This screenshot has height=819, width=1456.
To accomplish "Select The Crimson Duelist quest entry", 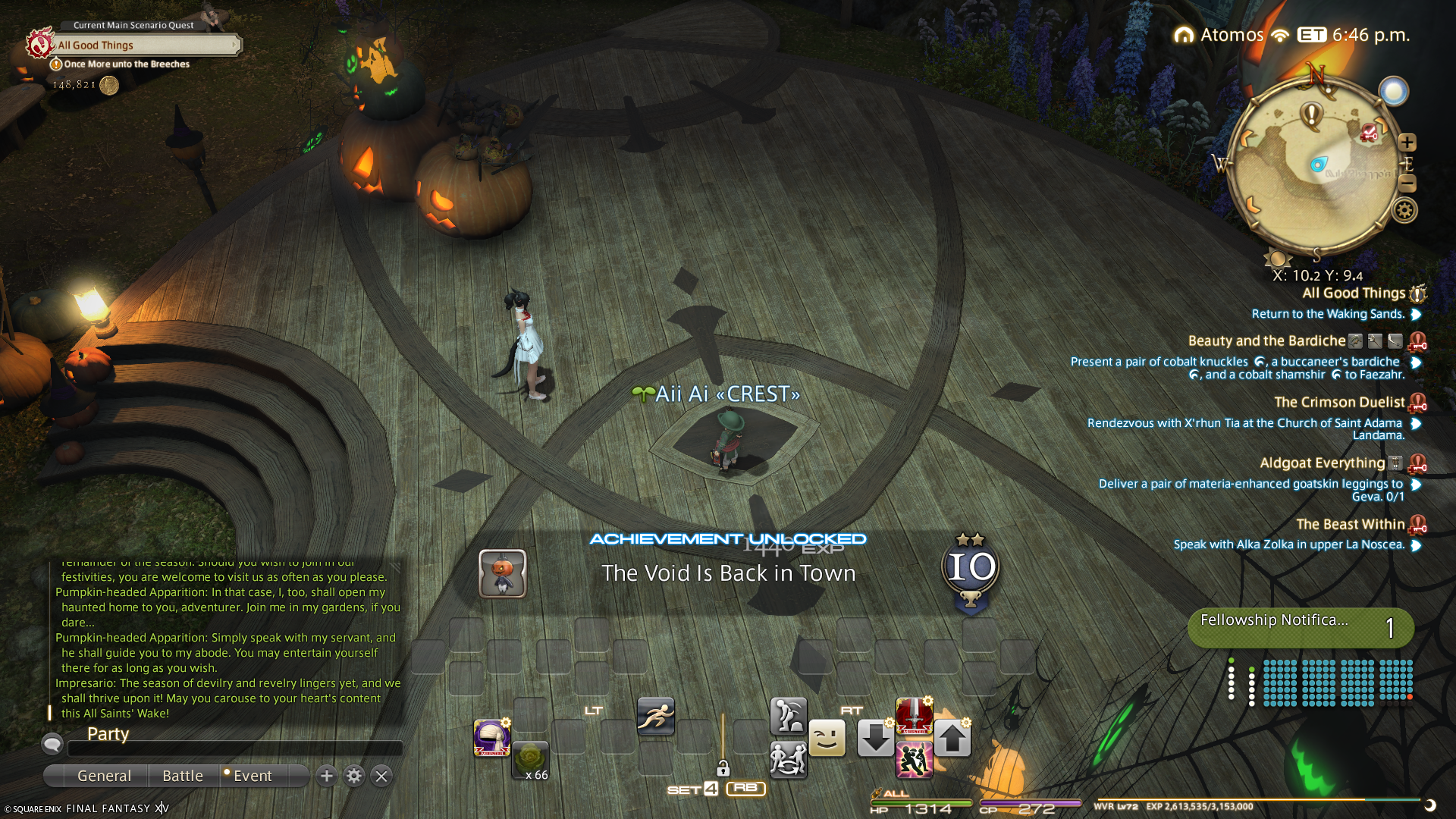I will click(x=1339, y=403).
